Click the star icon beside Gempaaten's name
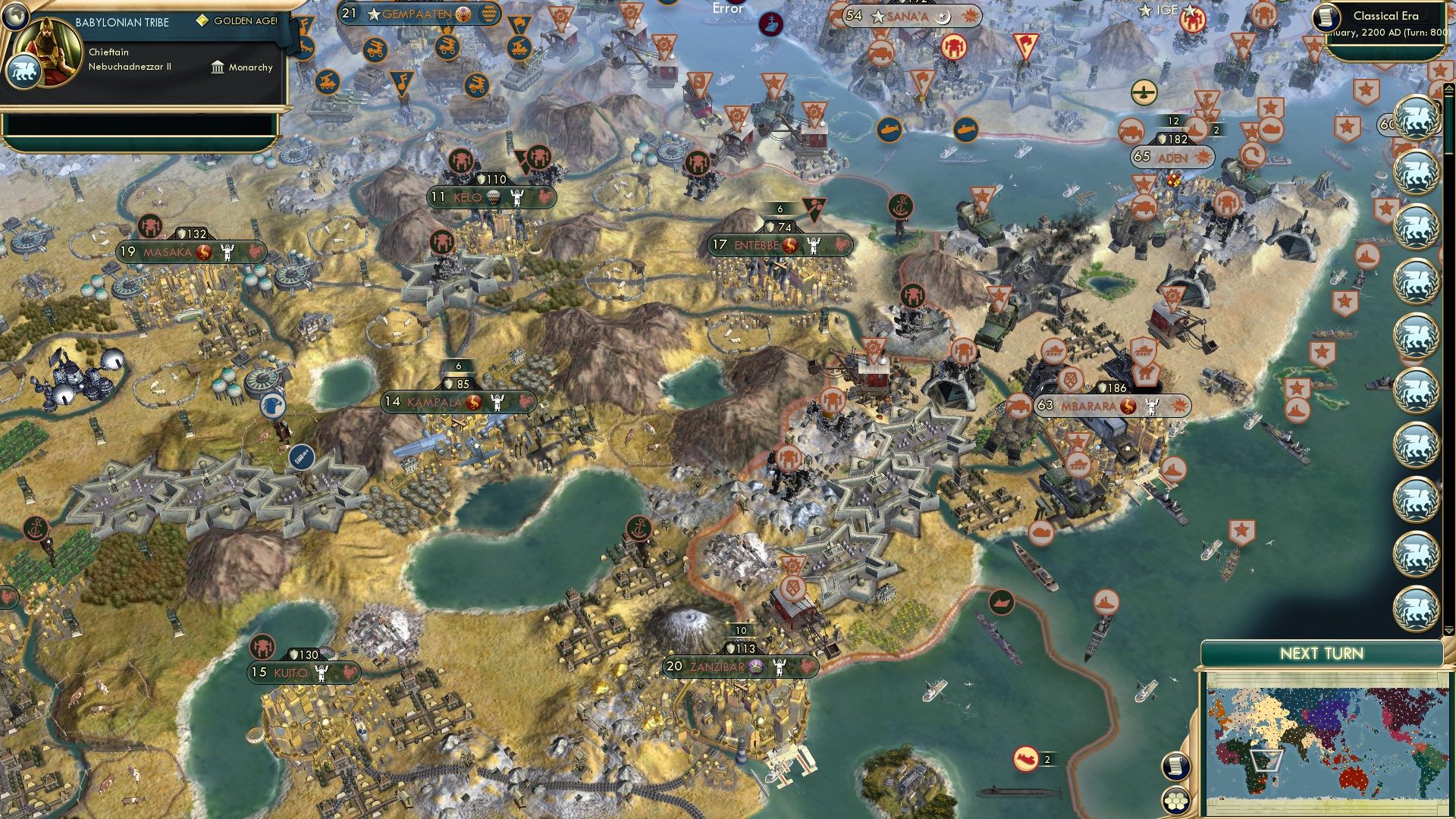The width and height of the screenshot is (1456, 819). [373, 13]
